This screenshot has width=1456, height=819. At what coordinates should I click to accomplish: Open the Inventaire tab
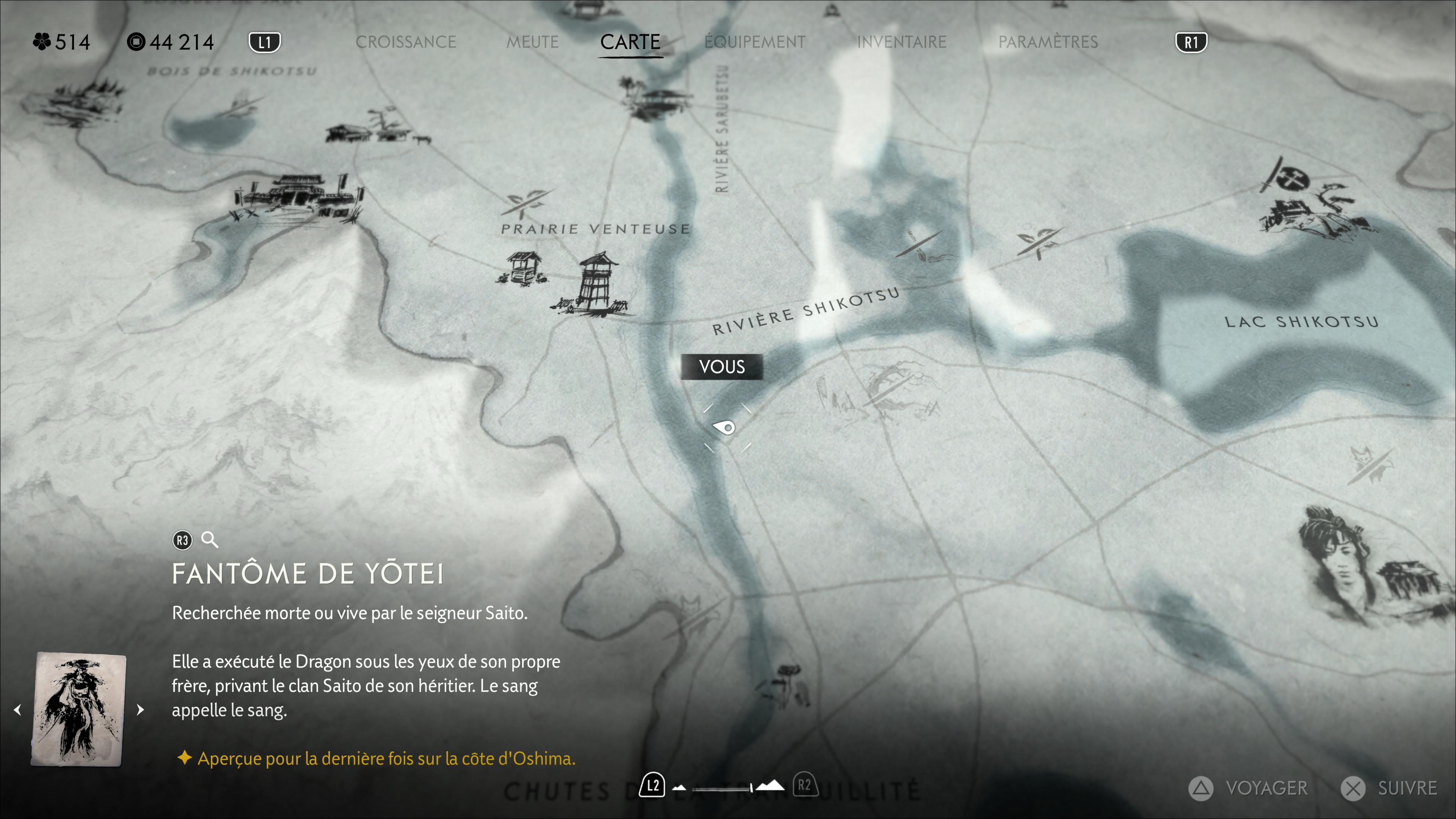[x=902, y=42]
